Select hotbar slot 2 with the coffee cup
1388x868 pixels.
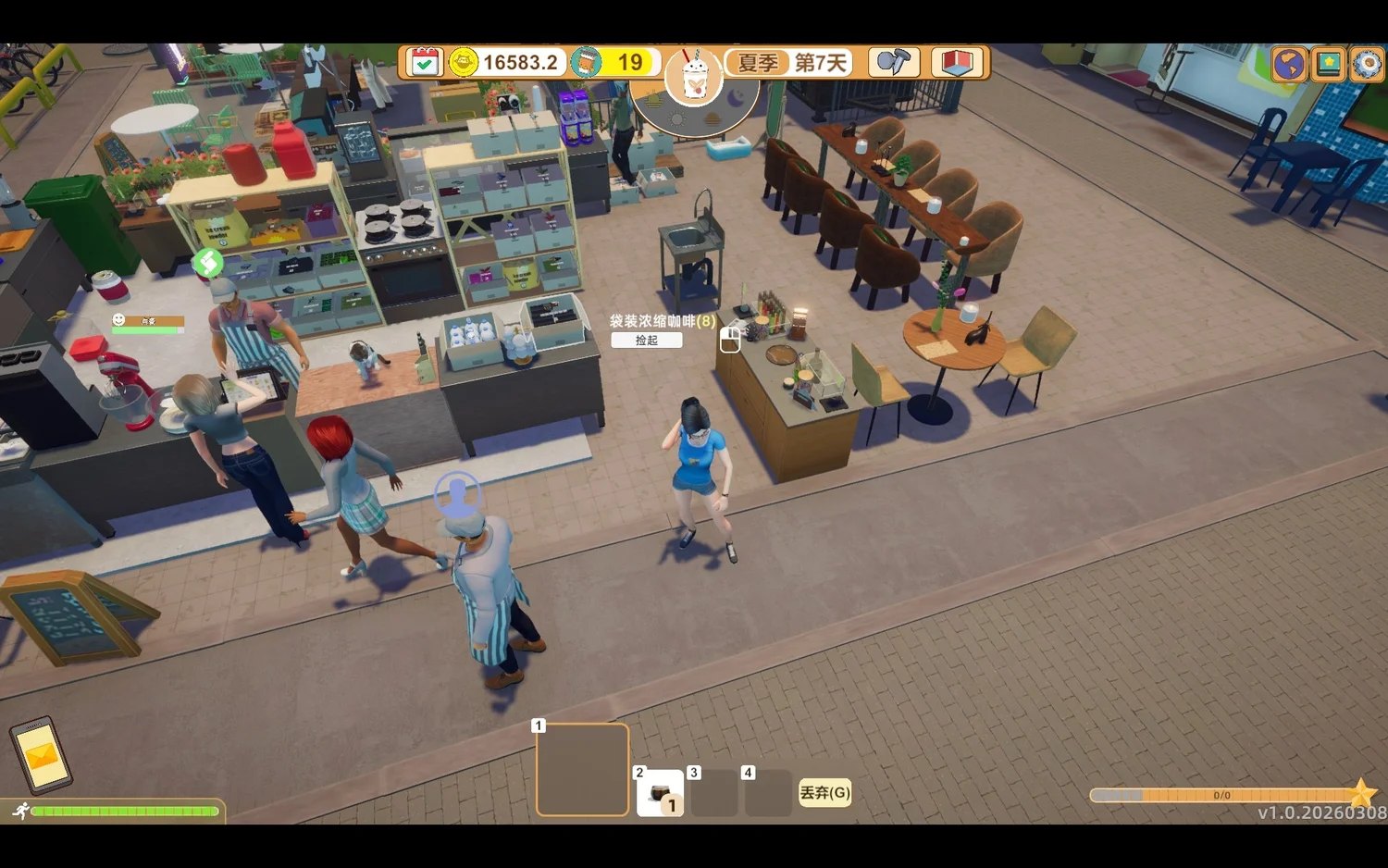[660, 793]
